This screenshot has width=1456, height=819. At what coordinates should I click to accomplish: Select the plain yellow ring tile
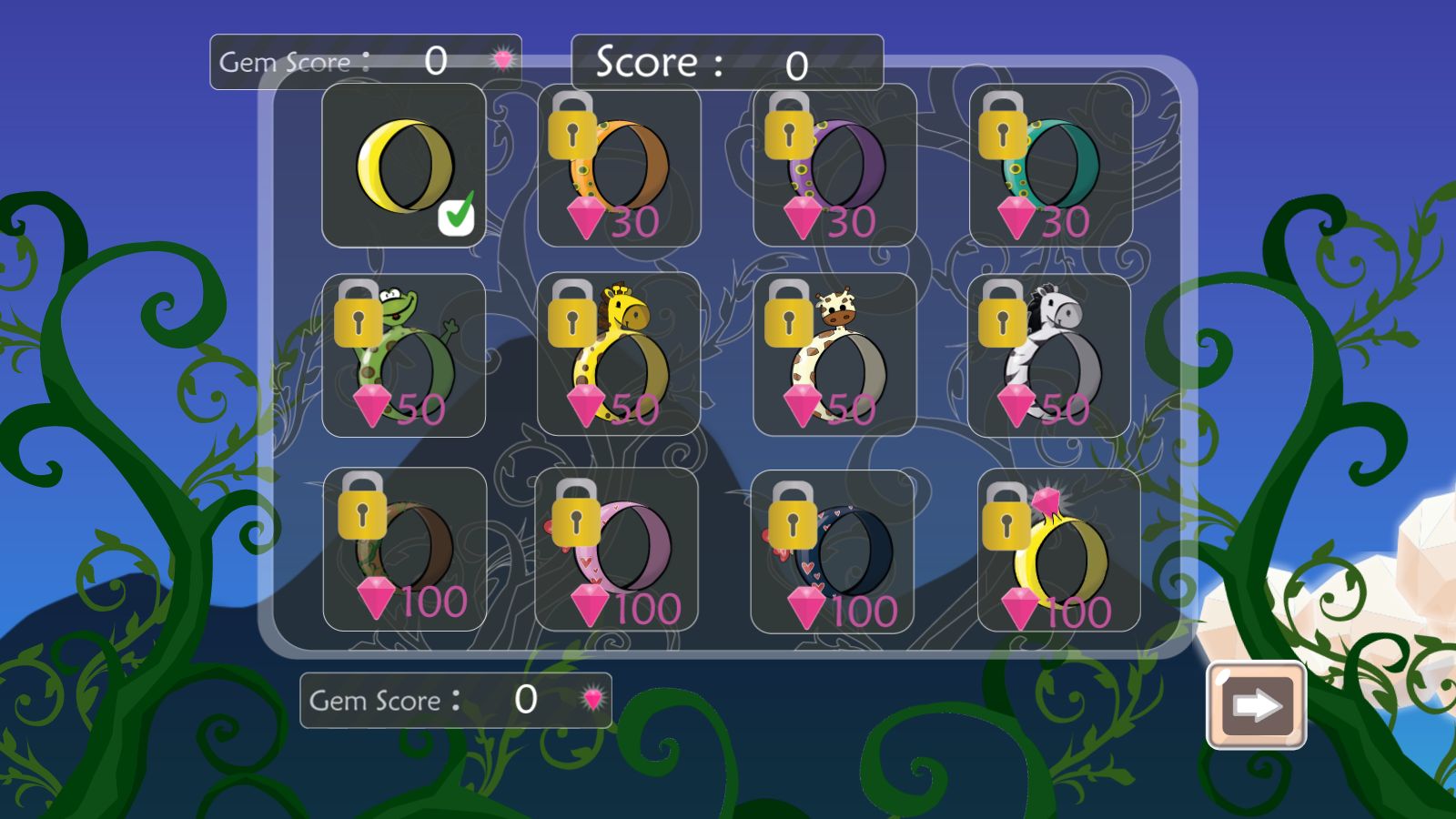[403, 166]
